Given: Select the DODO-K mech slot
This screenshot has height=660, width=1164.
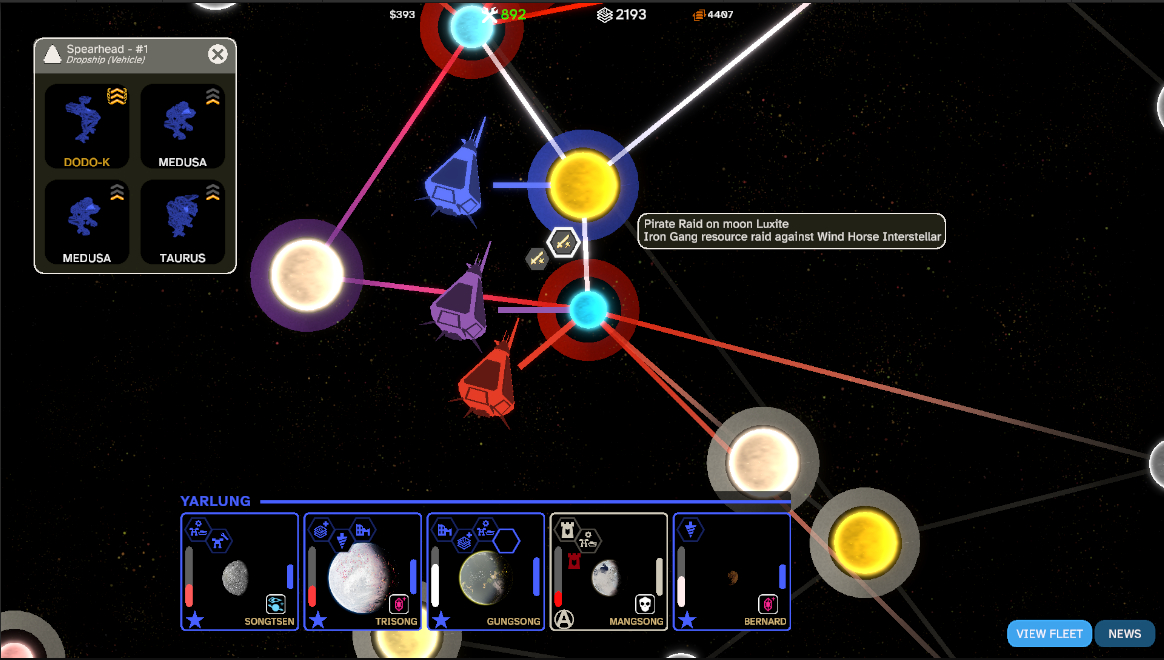Looking at the screenshot, I should tap(87, 126).
